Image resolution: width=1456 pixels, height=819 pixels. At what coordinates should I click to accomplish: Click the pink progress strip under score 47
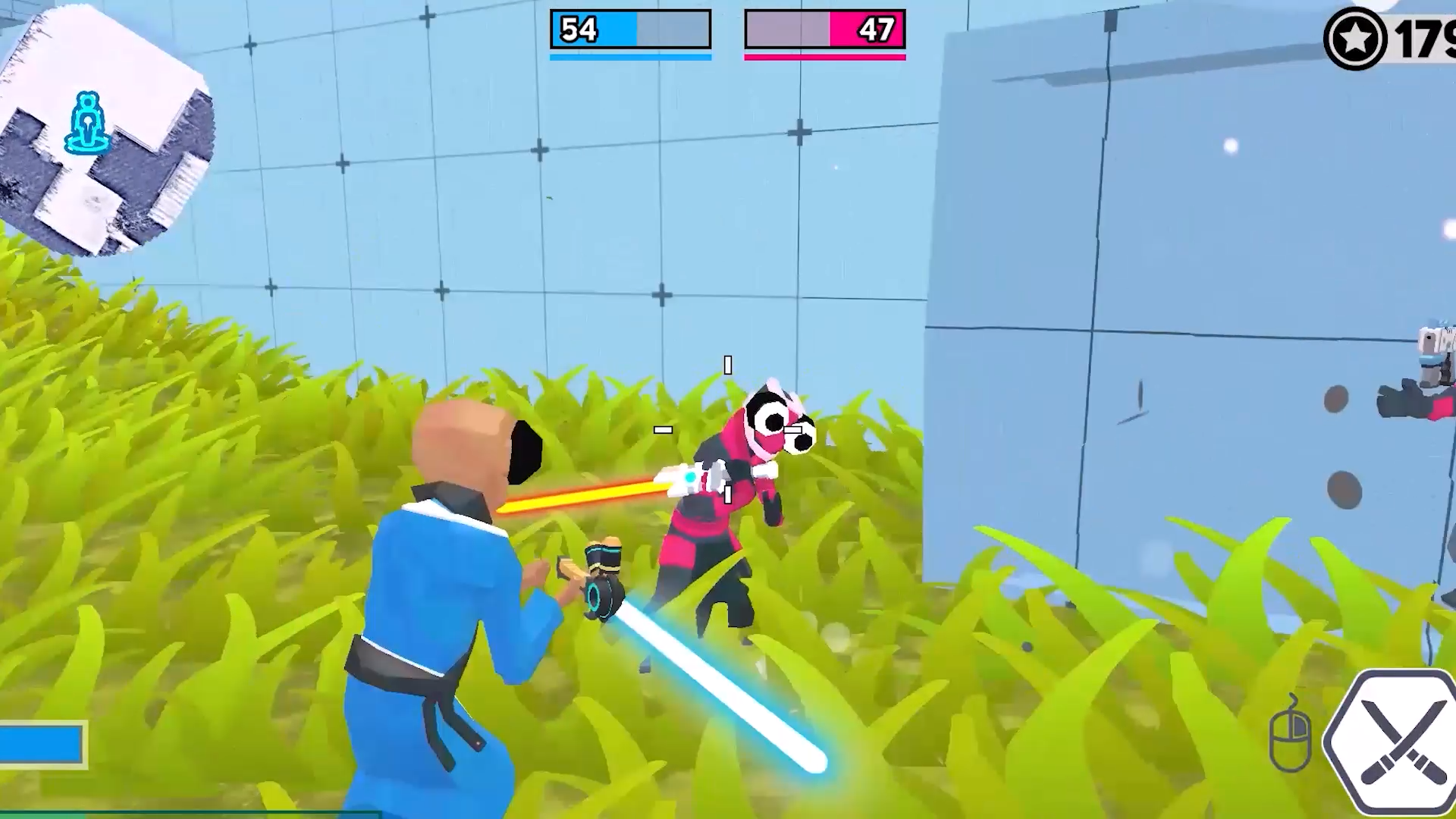click(x=824, y=55)
